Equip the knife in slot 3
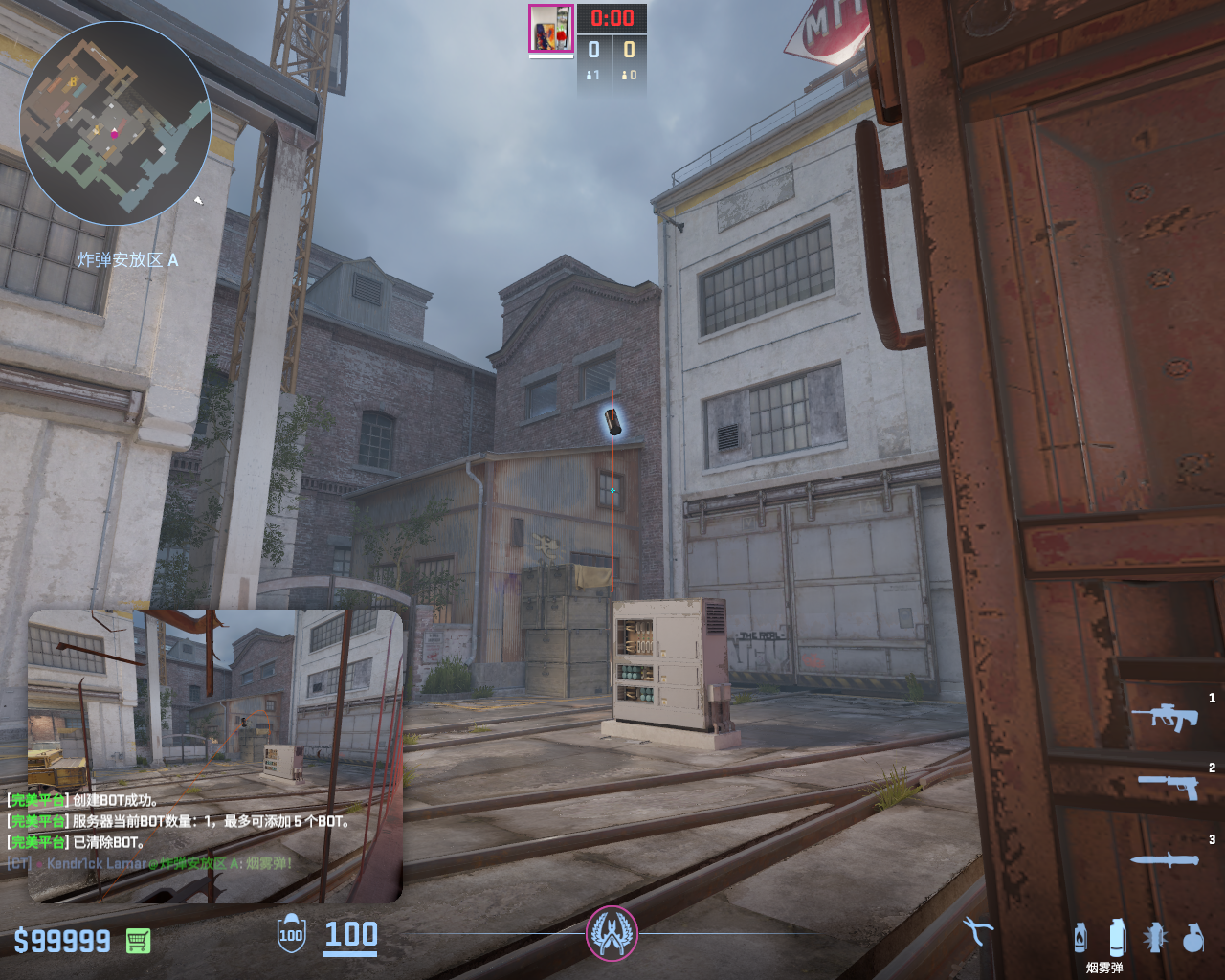The image size is (1225, 980). (x=1164, y=859)
